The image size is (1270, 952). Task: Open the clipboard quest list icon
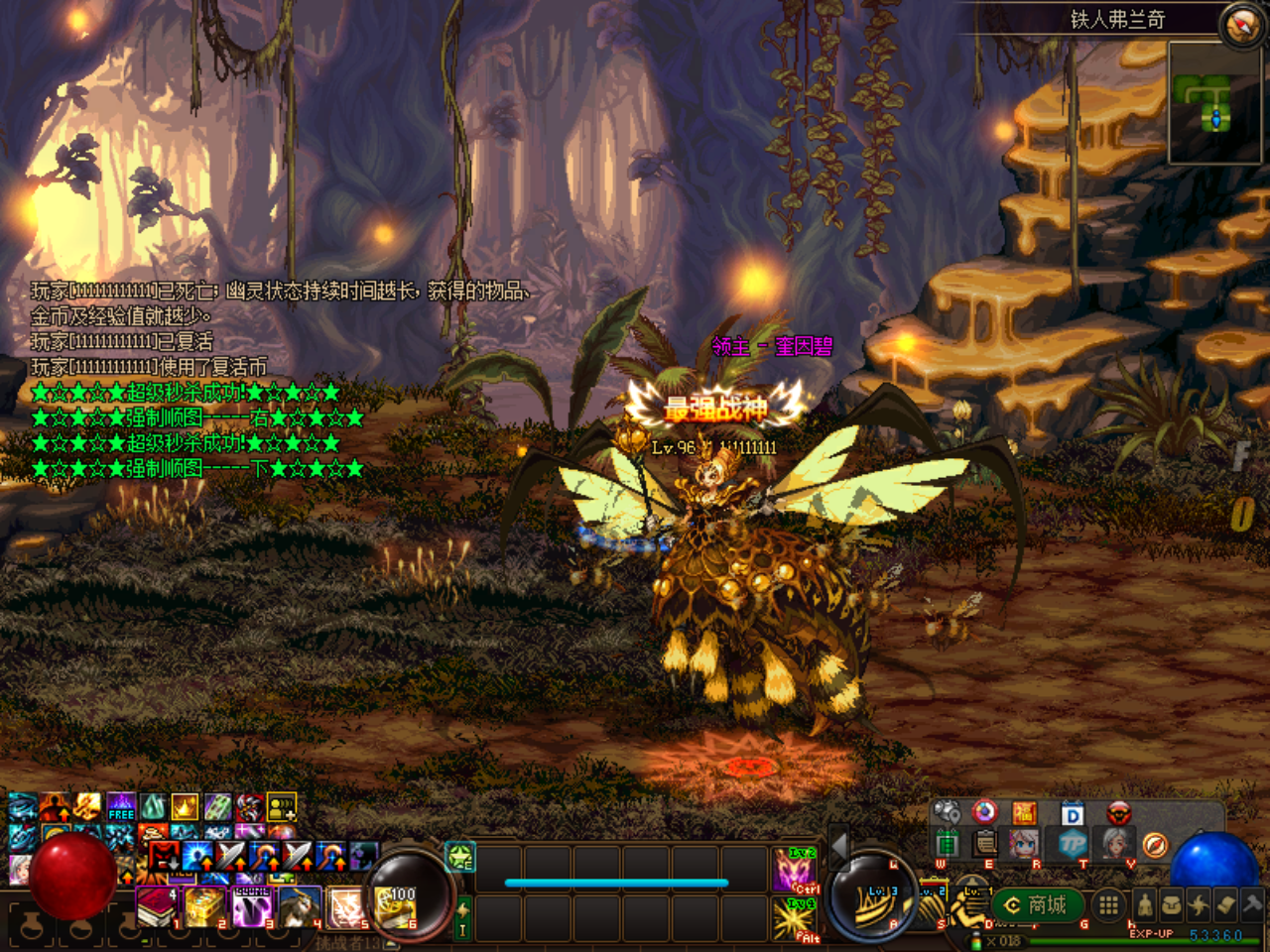coord(985,844)
